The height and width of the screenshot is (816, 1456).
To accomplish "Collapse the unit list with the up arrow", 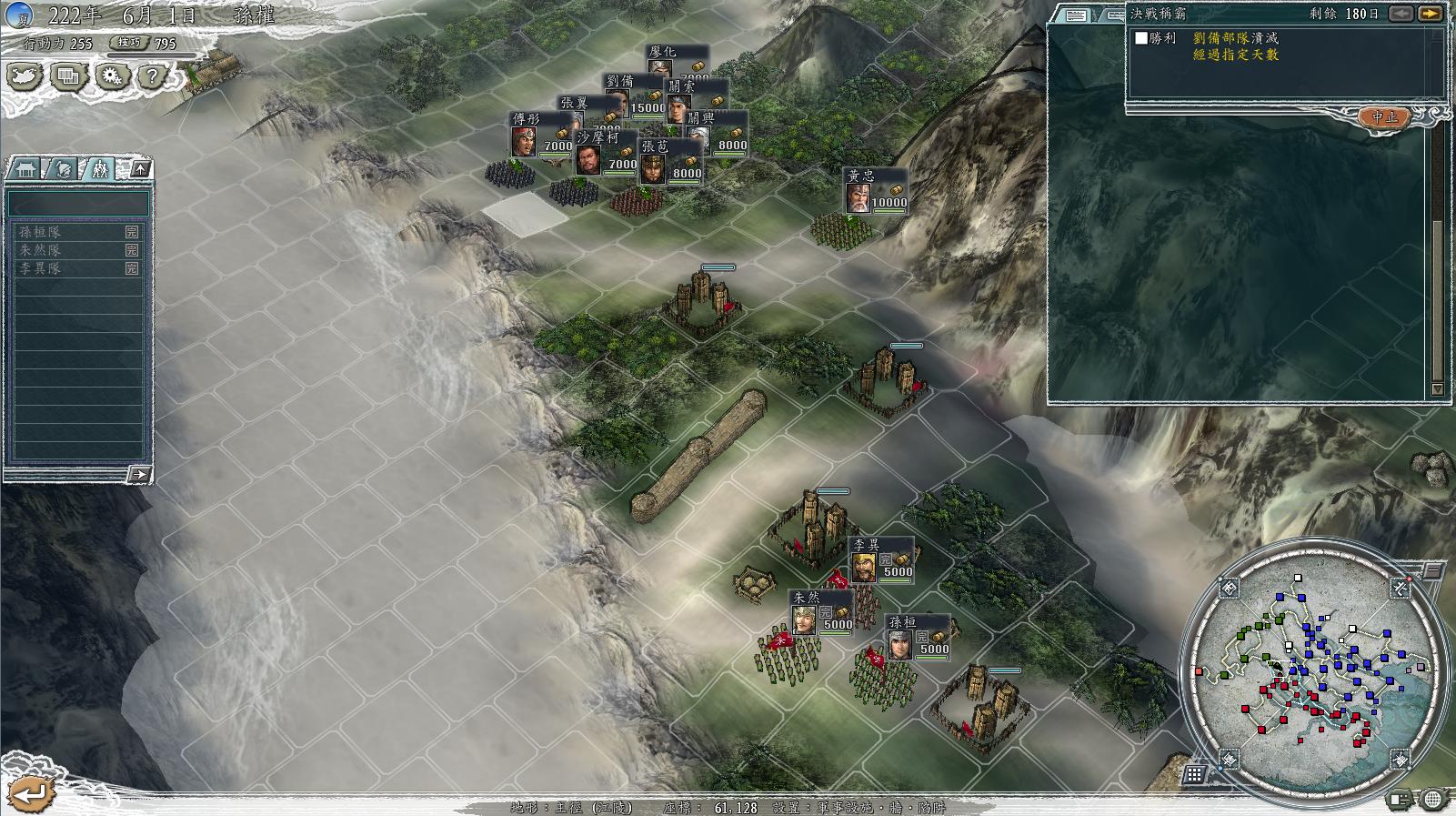I will point(140,169).
